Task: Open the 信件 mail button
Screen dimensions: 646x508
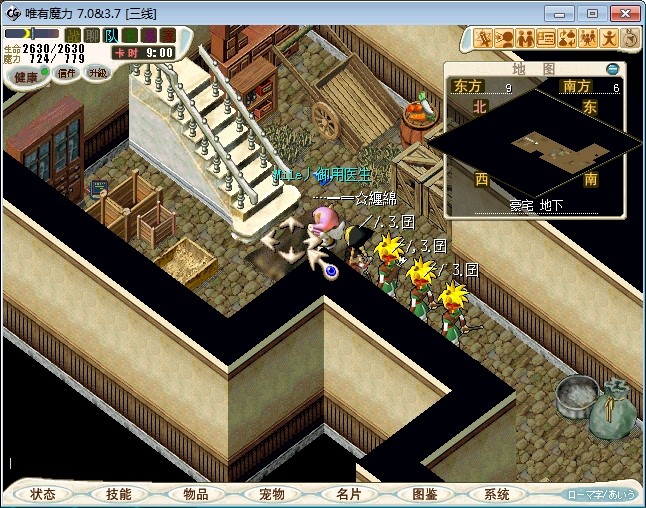Action: pos(66,73)
